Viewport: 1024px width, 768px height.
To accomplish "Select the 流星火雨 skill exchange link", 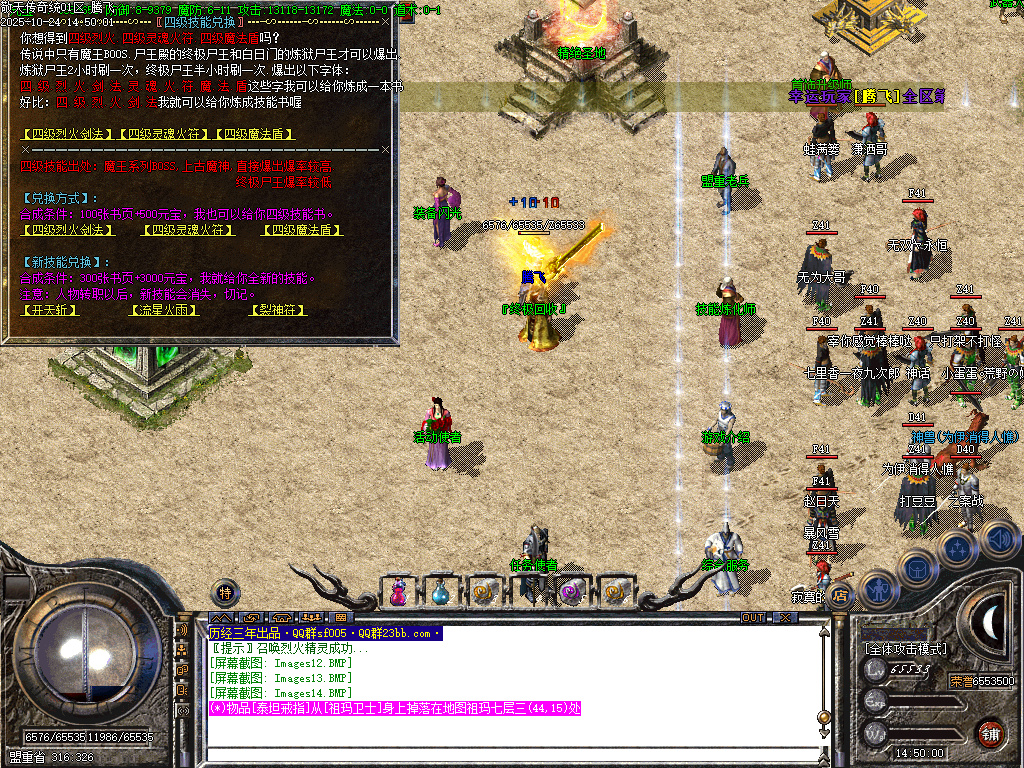I will (x=163, y=310).
